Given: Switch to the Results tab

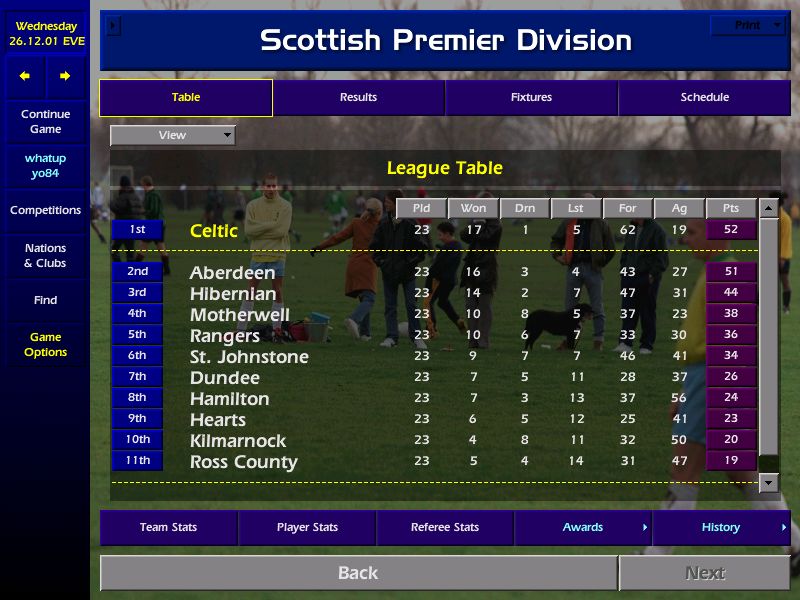Looking at the screenshot, I should click(358, 98).
